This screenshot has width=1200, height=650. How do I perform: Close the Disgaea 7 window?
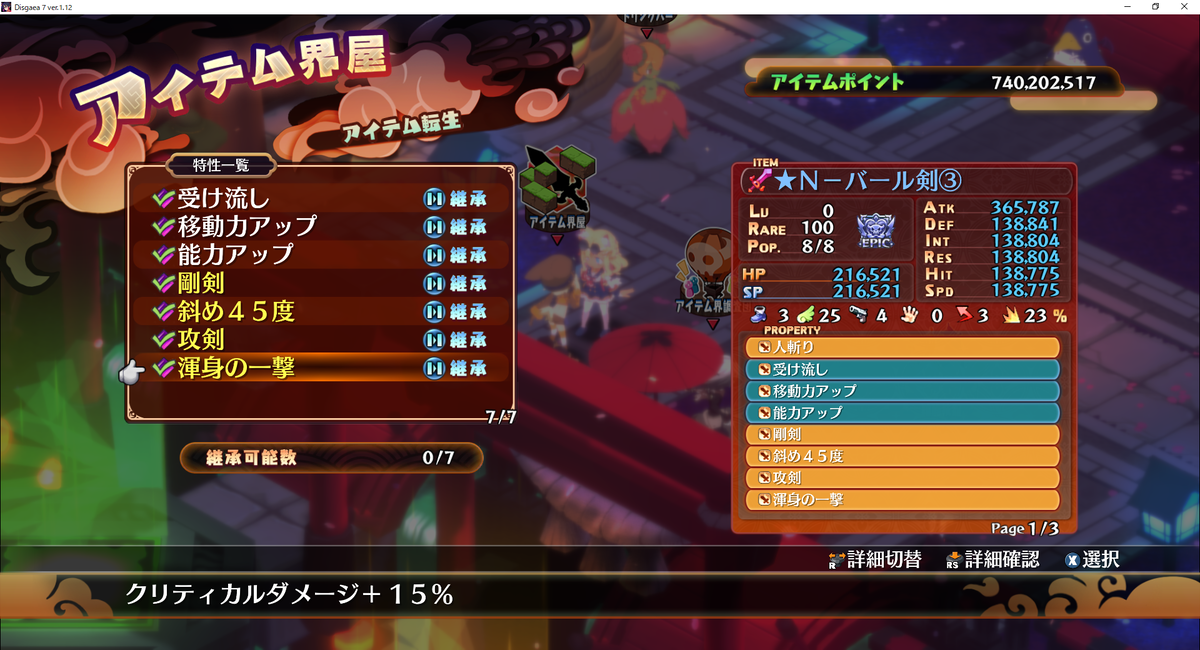1184,7
